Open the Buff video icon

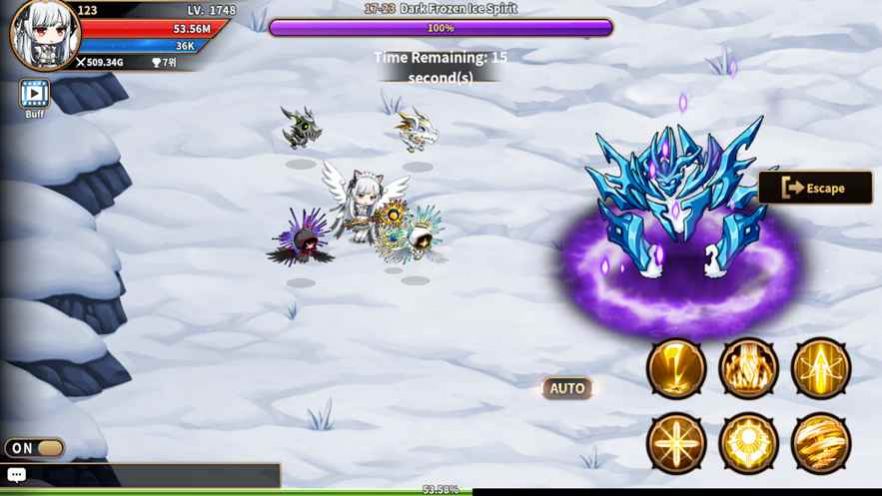coord(34,94)
